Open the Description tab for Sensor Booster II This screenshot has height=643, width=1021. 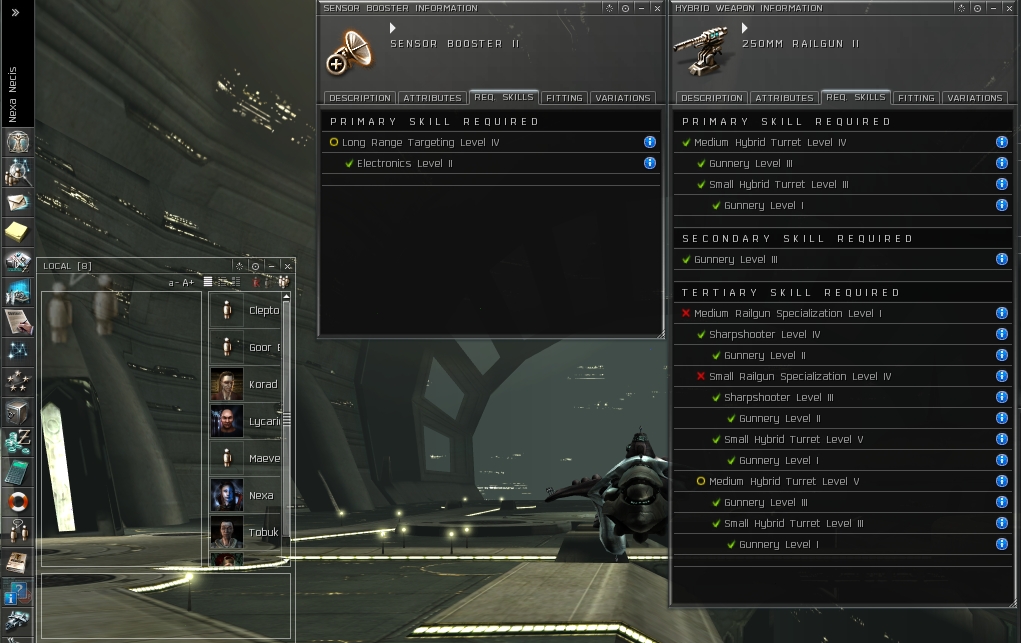coord(359,98)
